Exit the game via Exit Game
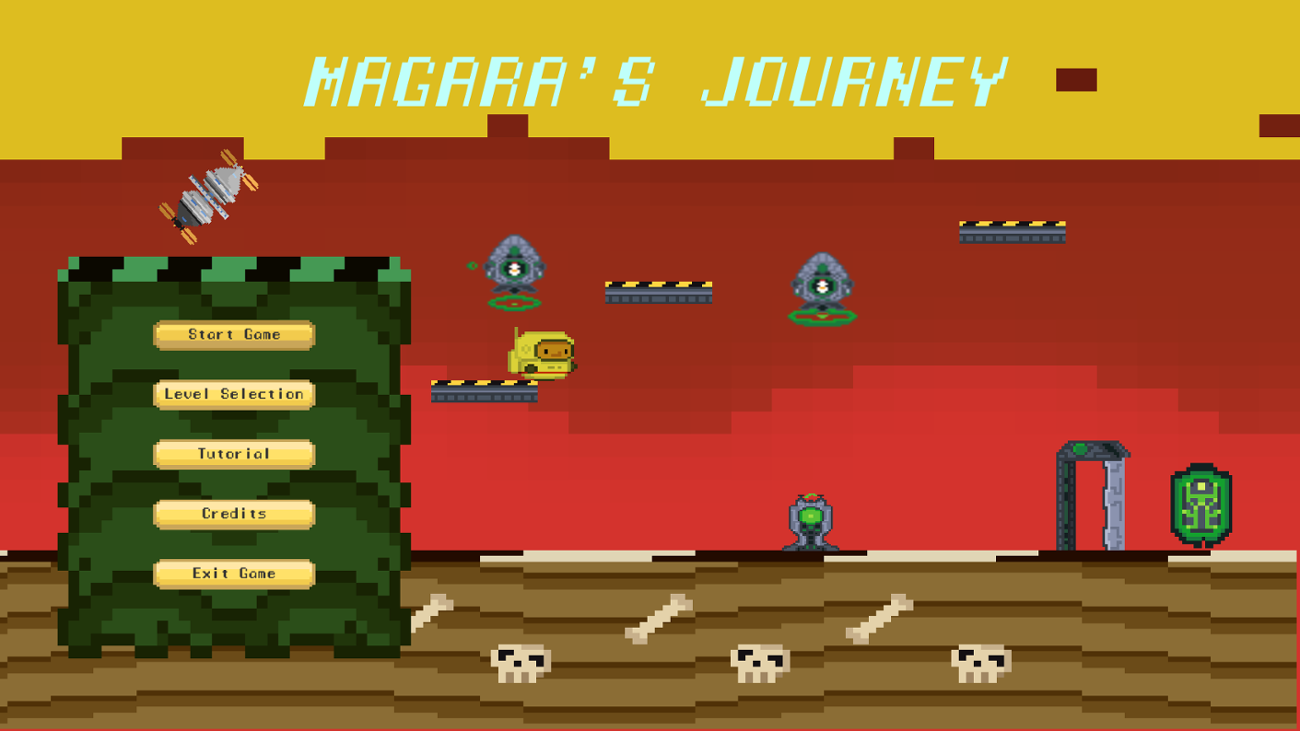 click(234, 573)
